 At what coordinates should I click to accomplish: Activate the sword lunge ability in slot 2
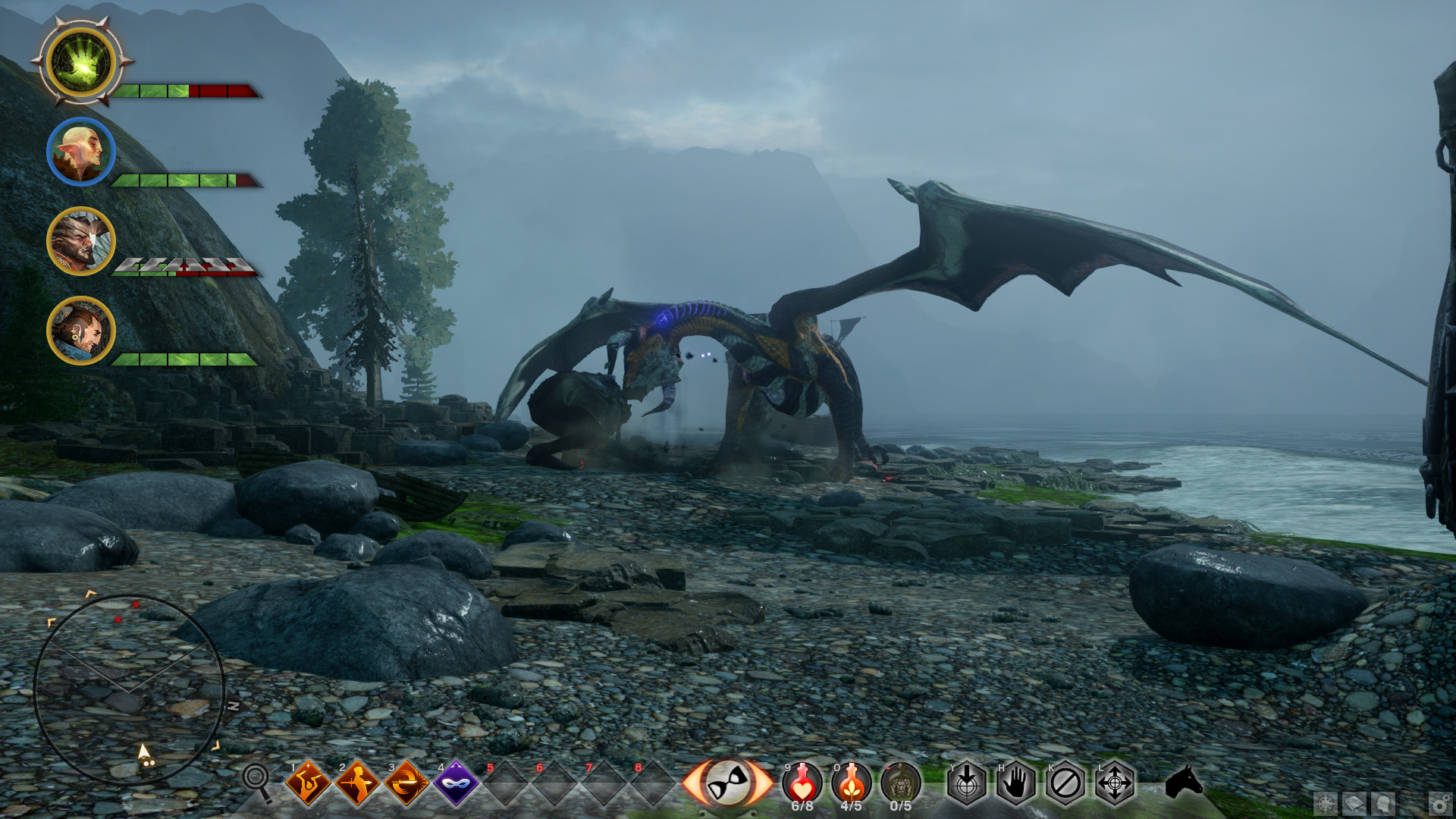(x=357, y=783)
